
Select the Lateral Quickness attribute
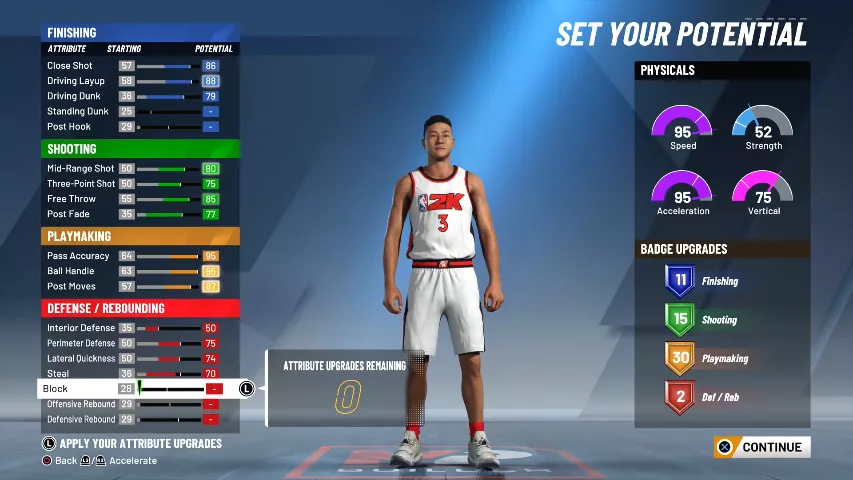tap(132, 358)
